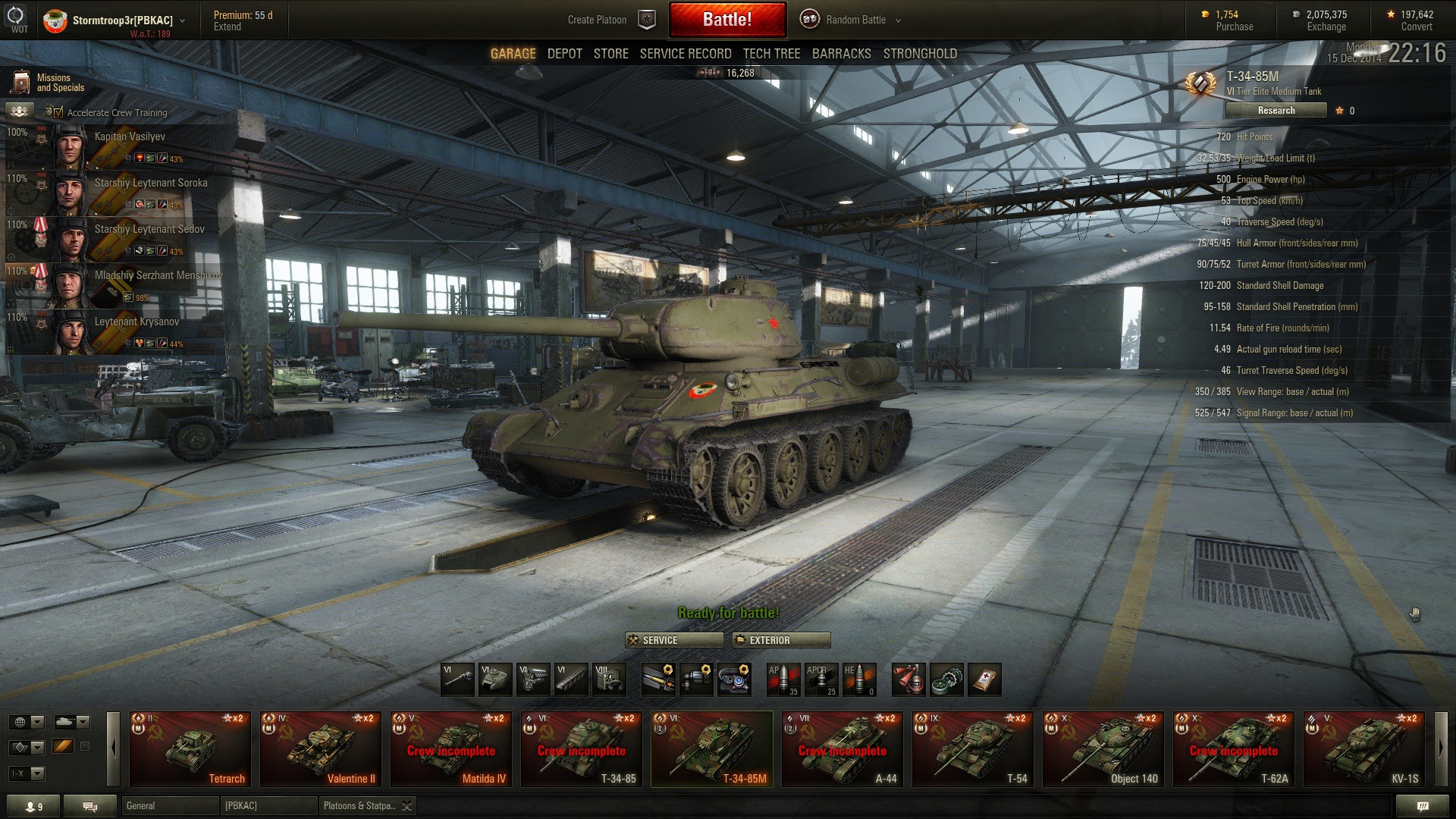Toggle the elite vehicle filter swatch
This screenshot has width=1456, height=819.
63,746
